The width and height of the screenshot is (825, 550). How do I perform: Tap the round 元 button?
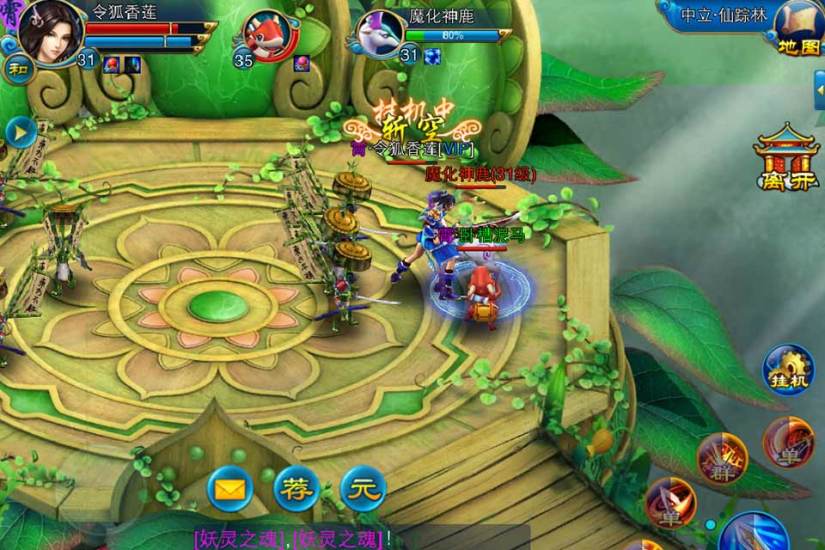coord(363,489)
